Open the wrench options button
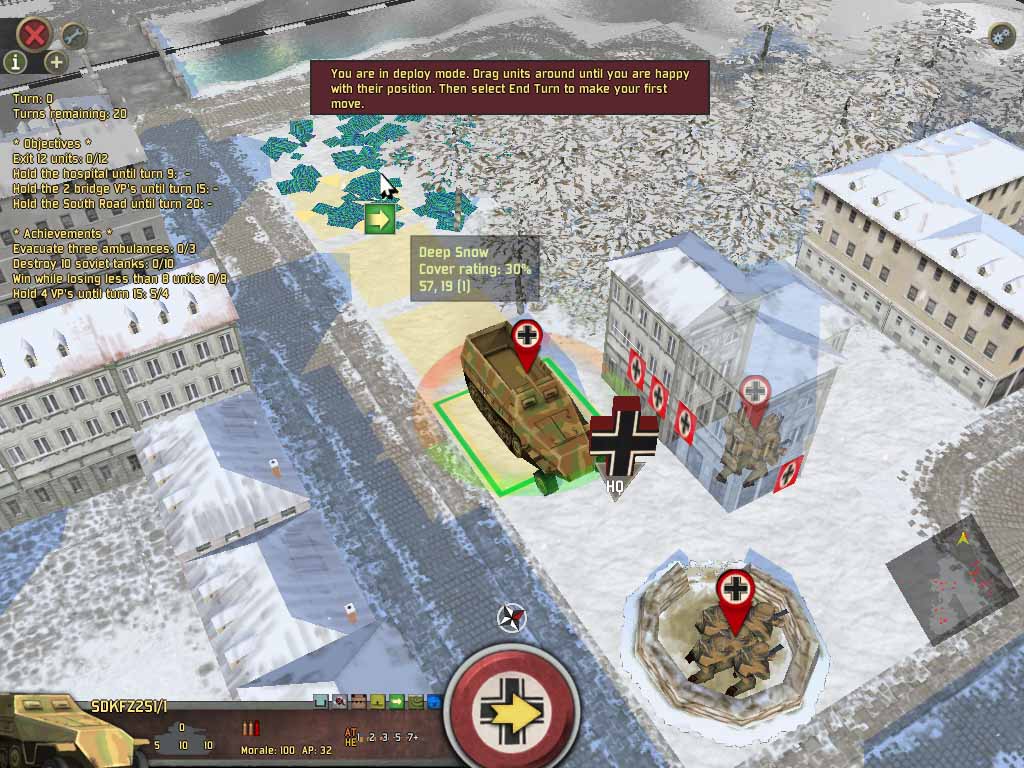The image size is (1024, 768). 73,35
